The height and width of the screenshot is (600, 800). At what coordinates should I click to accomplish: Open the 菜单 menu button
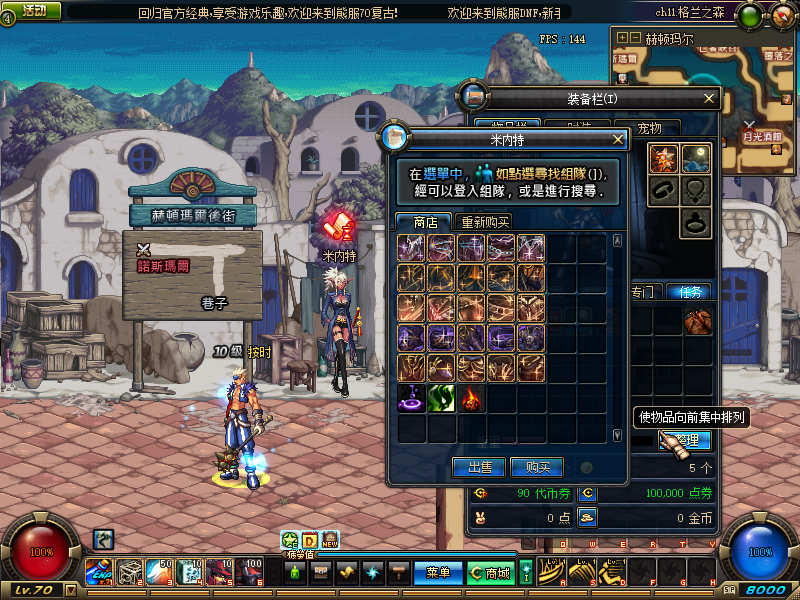click(x=438, y=572)
